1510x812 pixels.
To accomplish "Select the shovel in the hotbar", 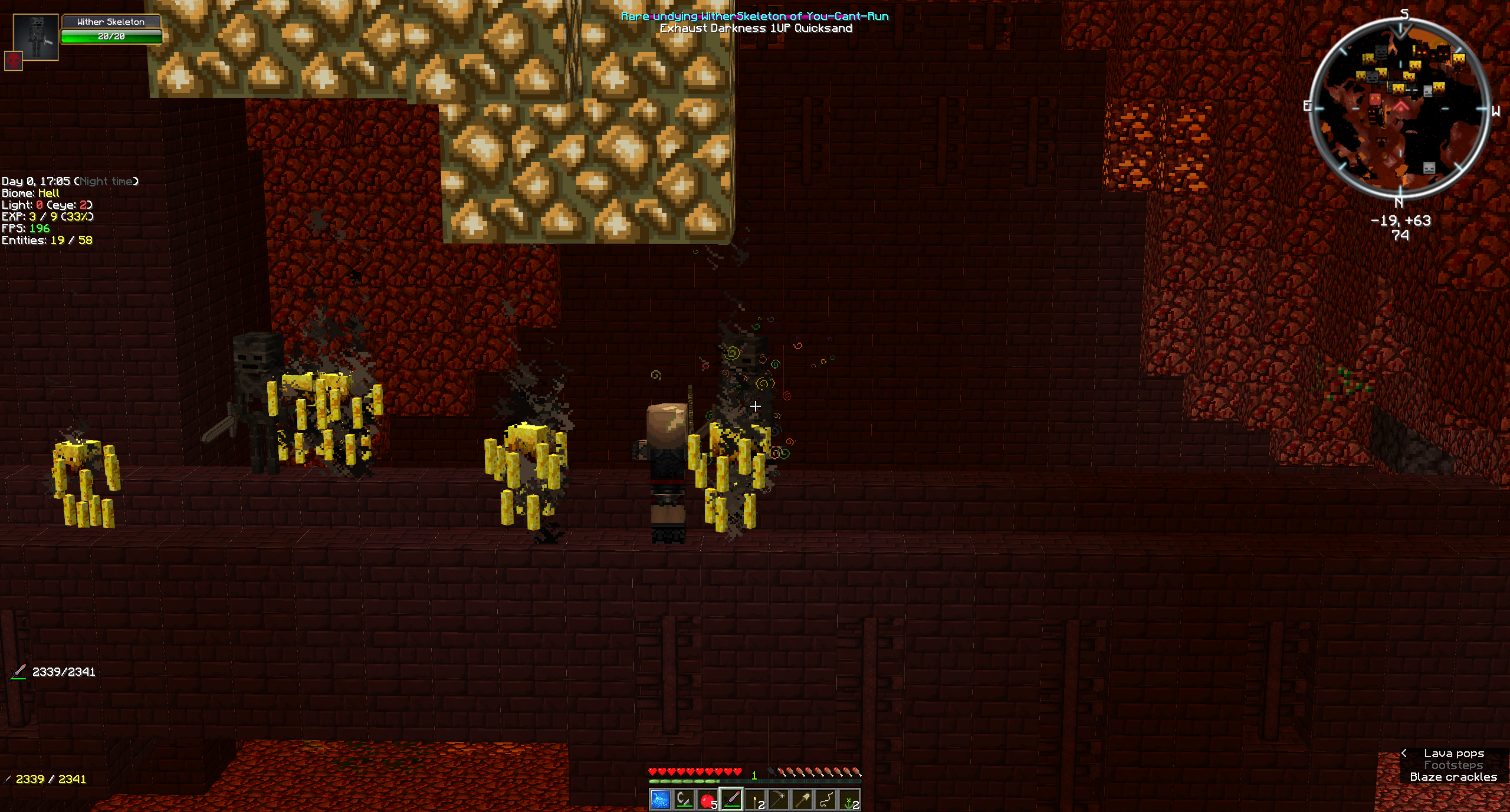I will pos(802,800).
